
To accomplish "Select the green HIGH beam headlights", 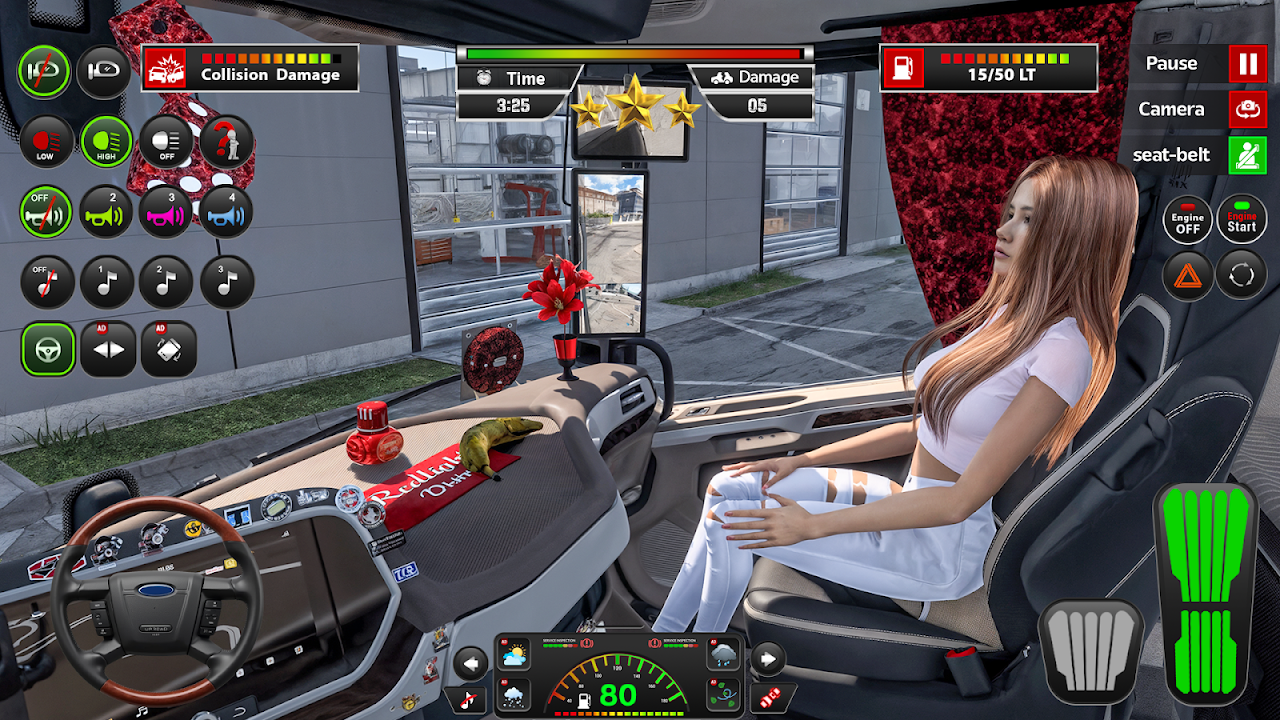I will click(107, 142).
